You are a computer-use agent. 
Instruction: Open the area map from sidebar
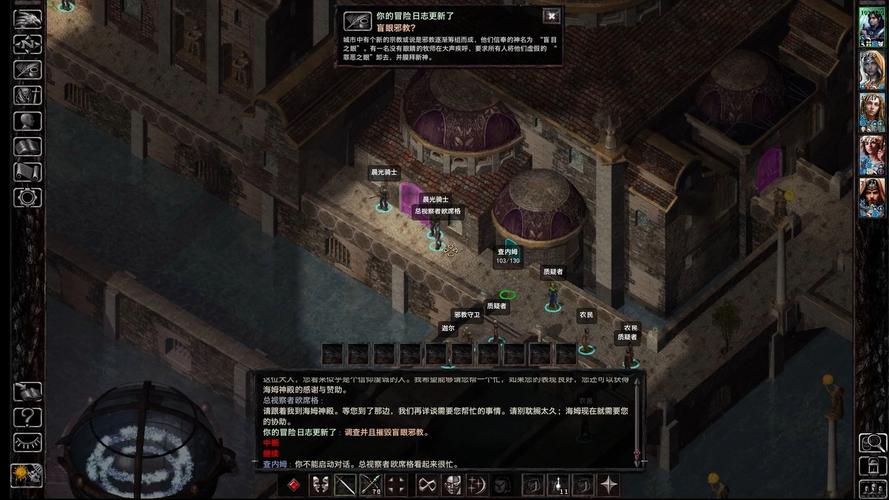pos(27,44)
